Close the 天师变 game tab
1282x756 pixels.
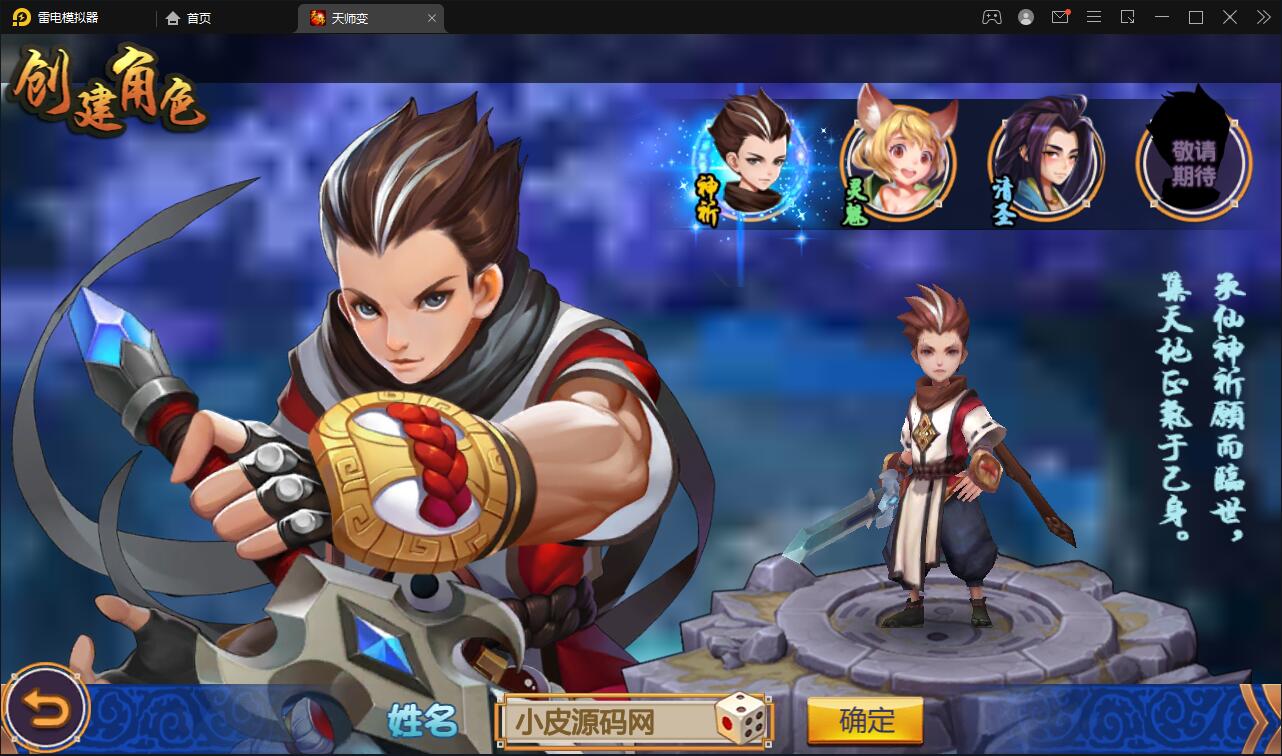click(431, 17)
